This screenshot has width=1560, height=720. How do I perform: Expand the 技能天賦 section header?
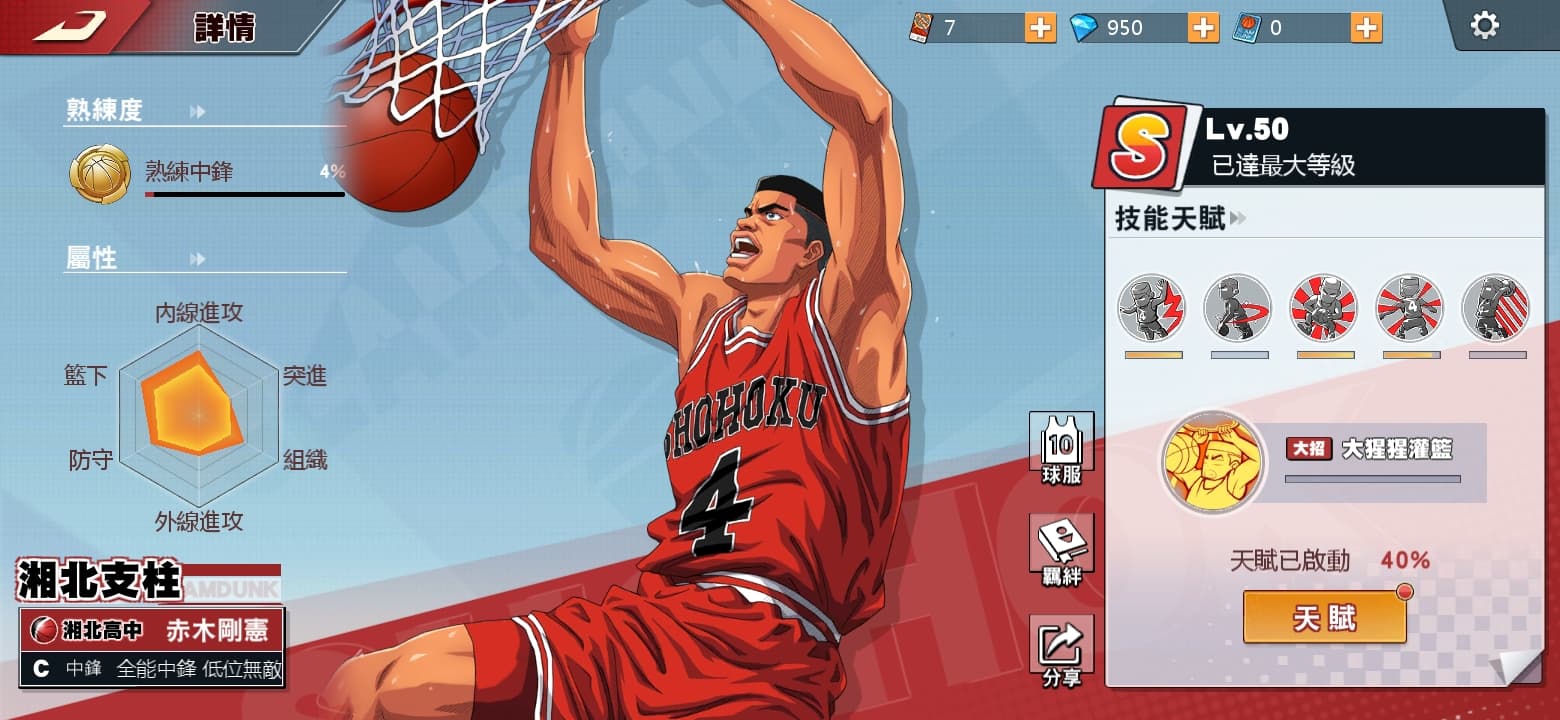[x=1180, y=219]
